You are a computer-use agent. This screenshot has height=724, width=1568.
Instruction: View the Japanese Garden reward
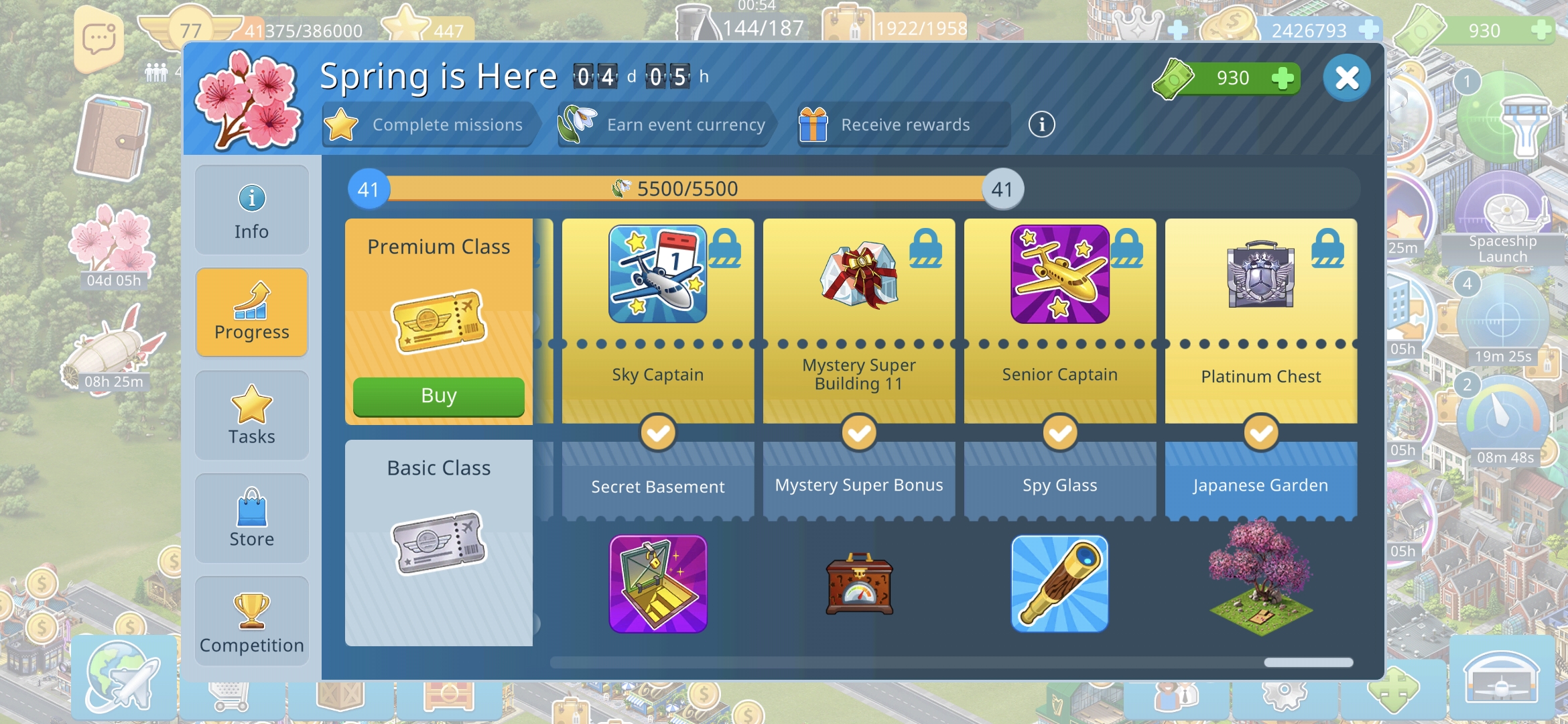pyautogui.click(x=1260, y=577)
